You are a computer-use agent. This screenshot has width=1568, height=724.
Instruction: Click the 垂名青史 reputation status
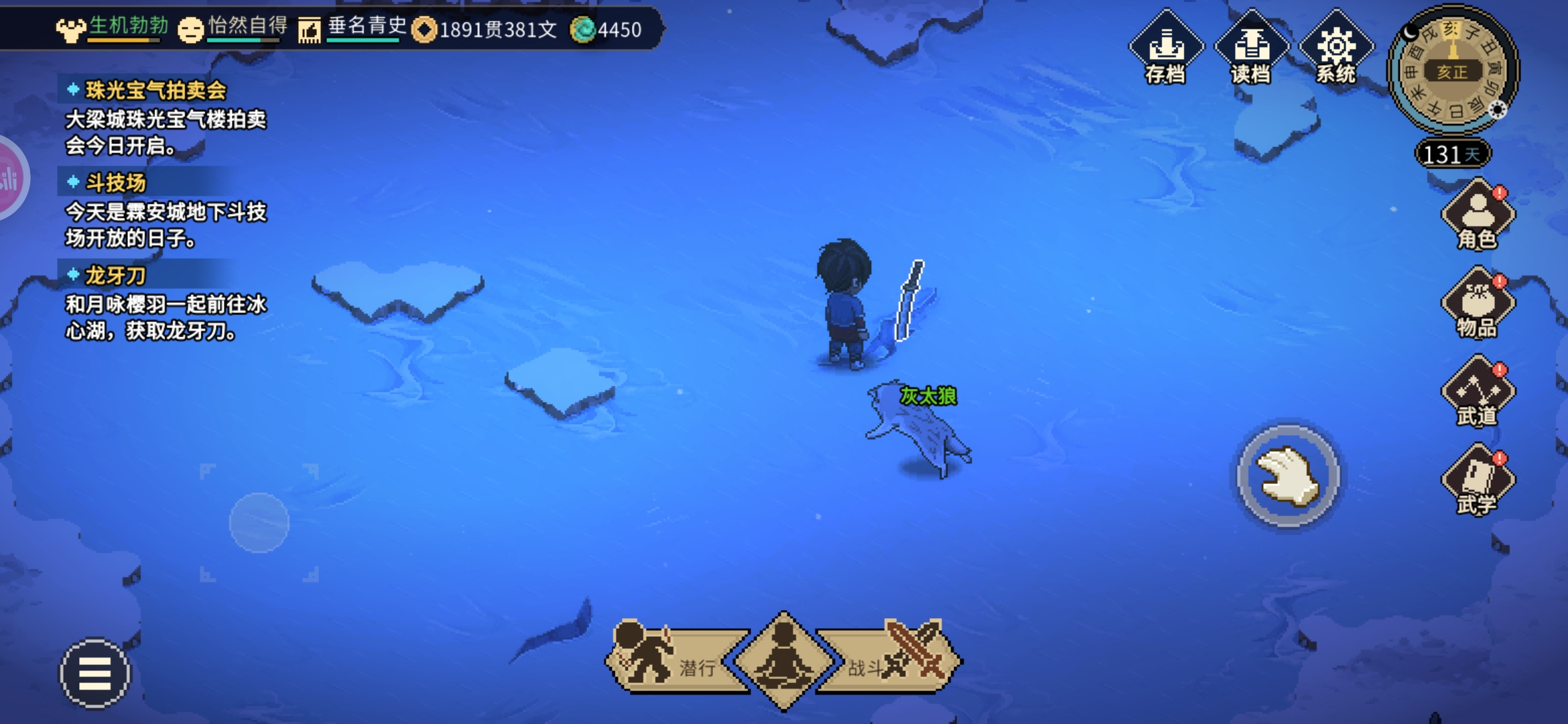(354, 28)
